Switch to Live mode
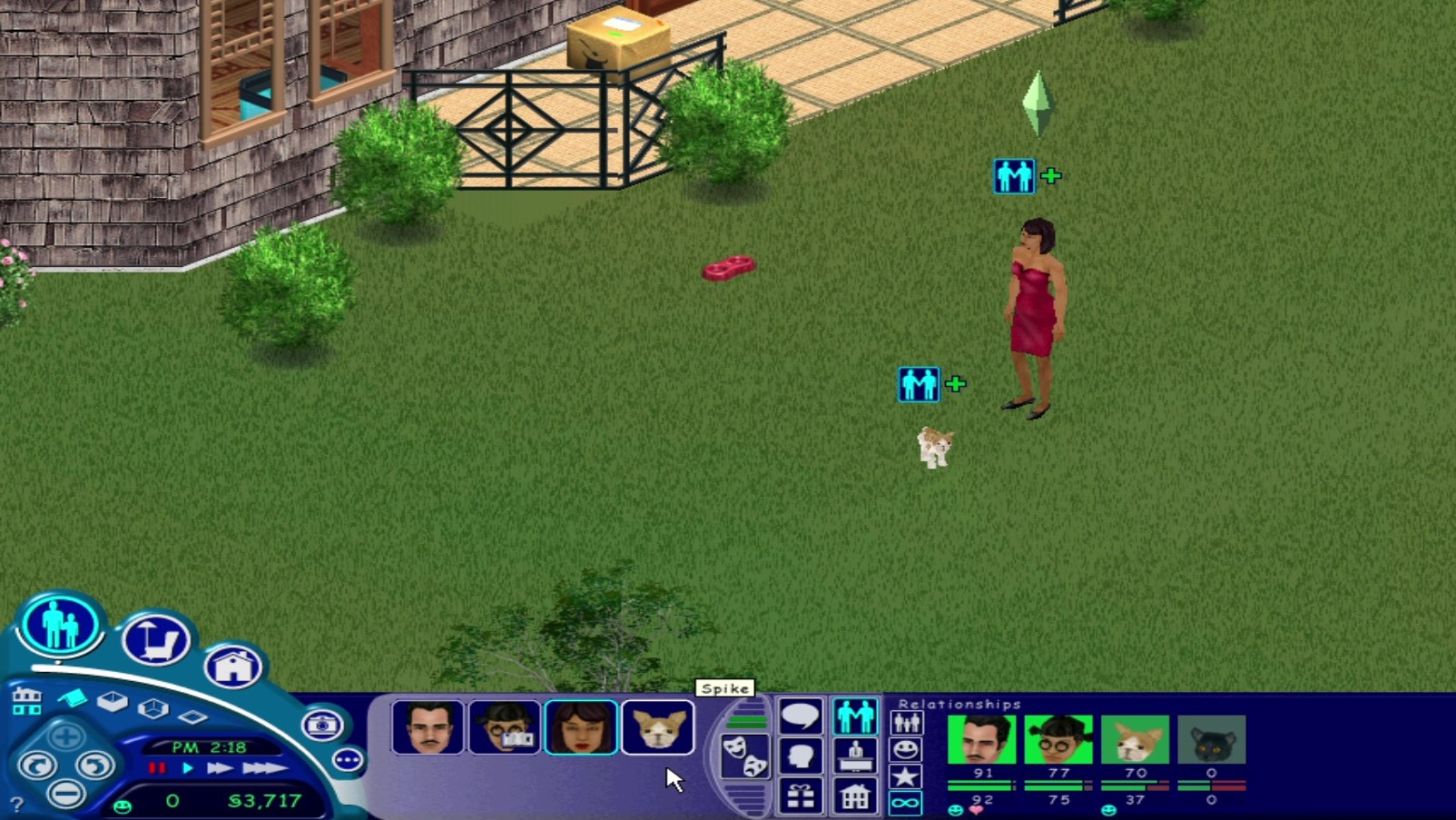The height and width of the screenshot is (820, 1456). (x=60, y=625)
